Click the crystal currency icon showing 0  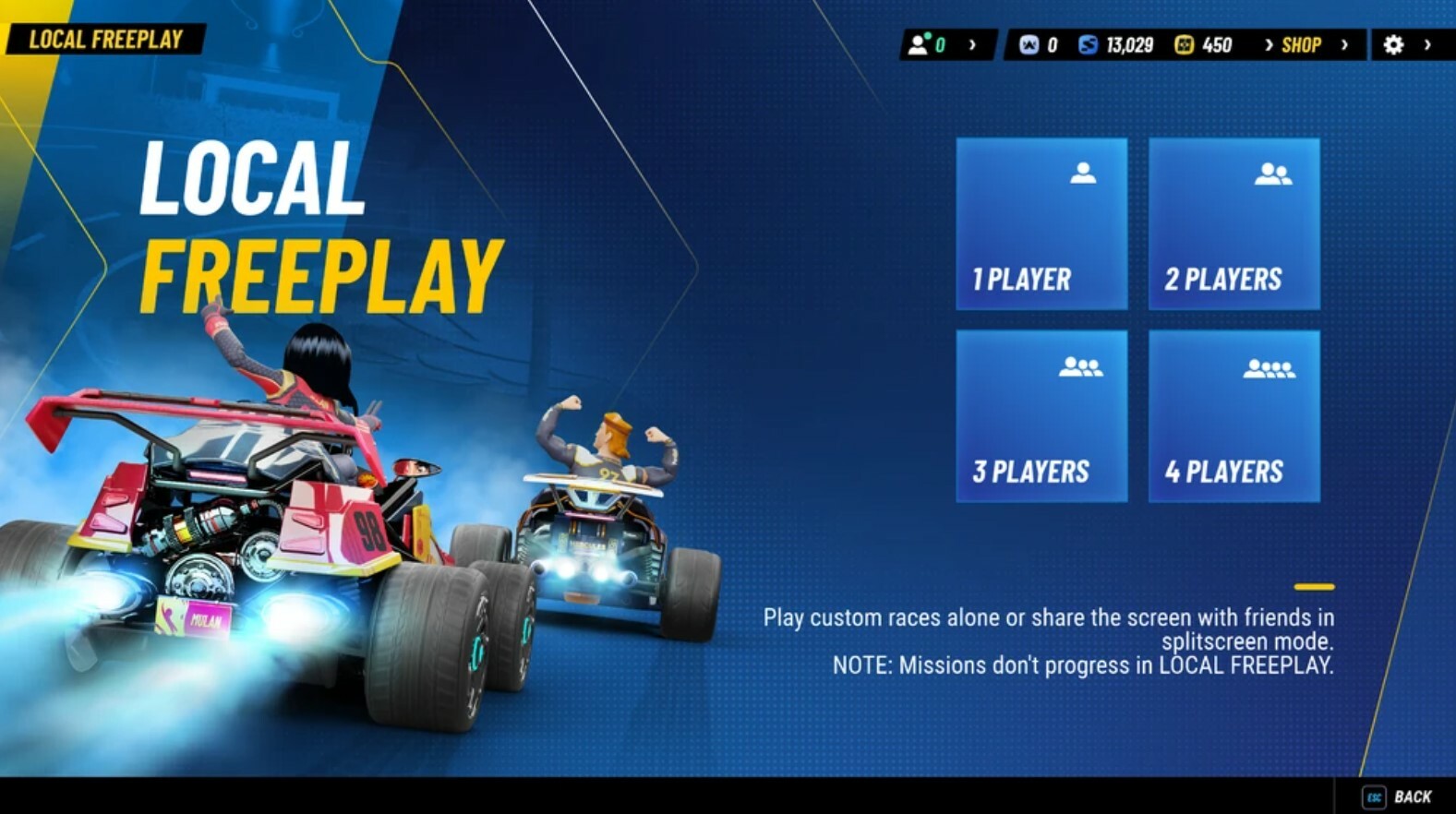[x=1029, y=44]
